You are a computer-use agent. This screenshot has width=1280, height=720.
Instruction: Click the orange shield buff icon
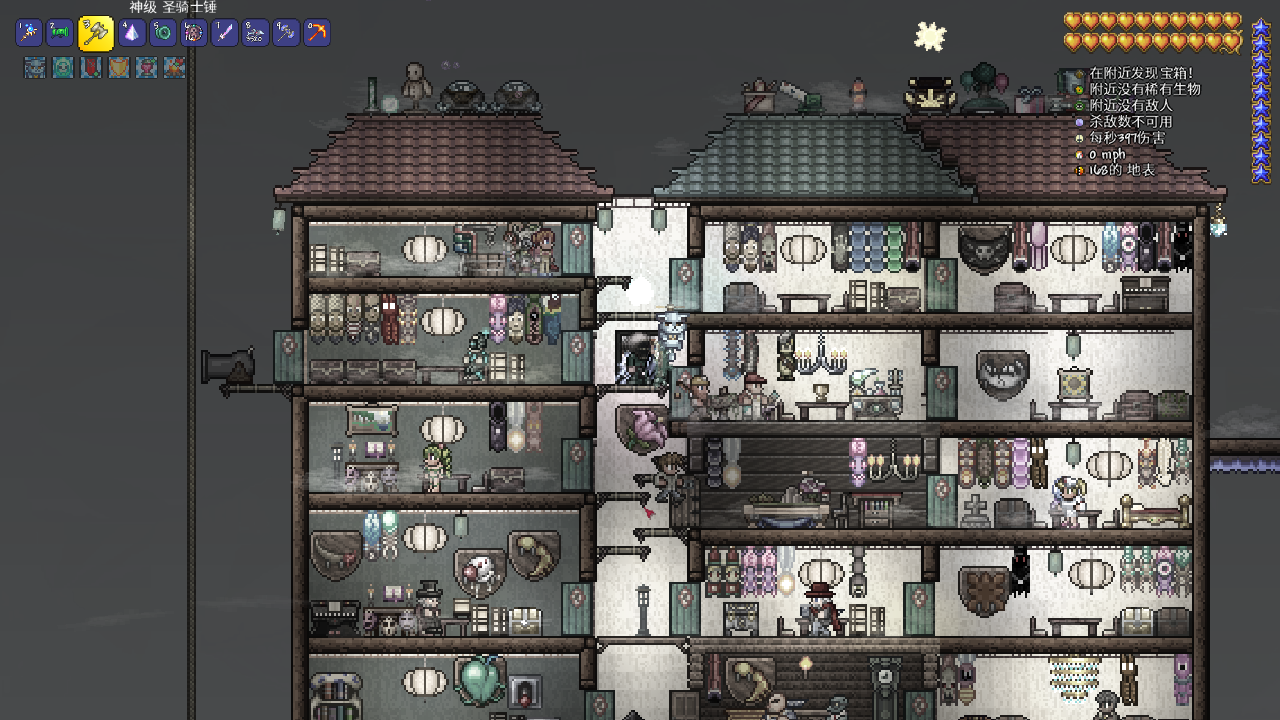[119, 67]
